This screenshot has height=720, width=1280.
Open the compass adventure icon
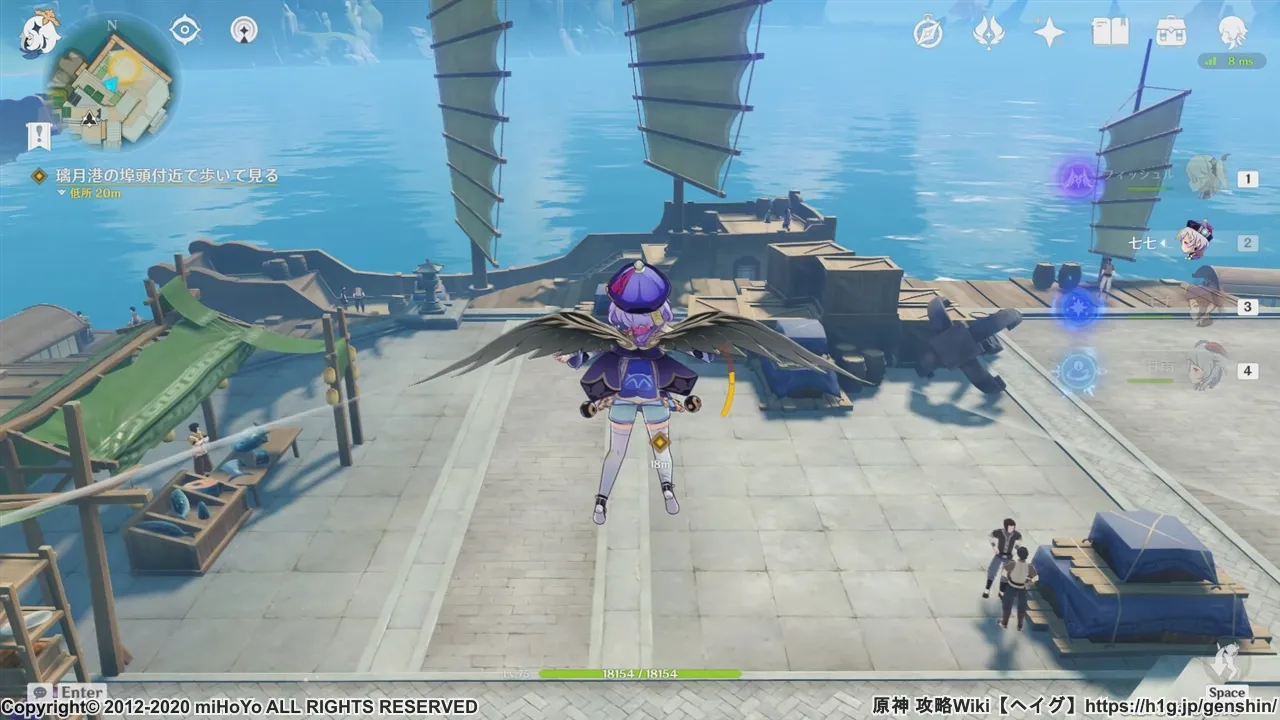928,33
